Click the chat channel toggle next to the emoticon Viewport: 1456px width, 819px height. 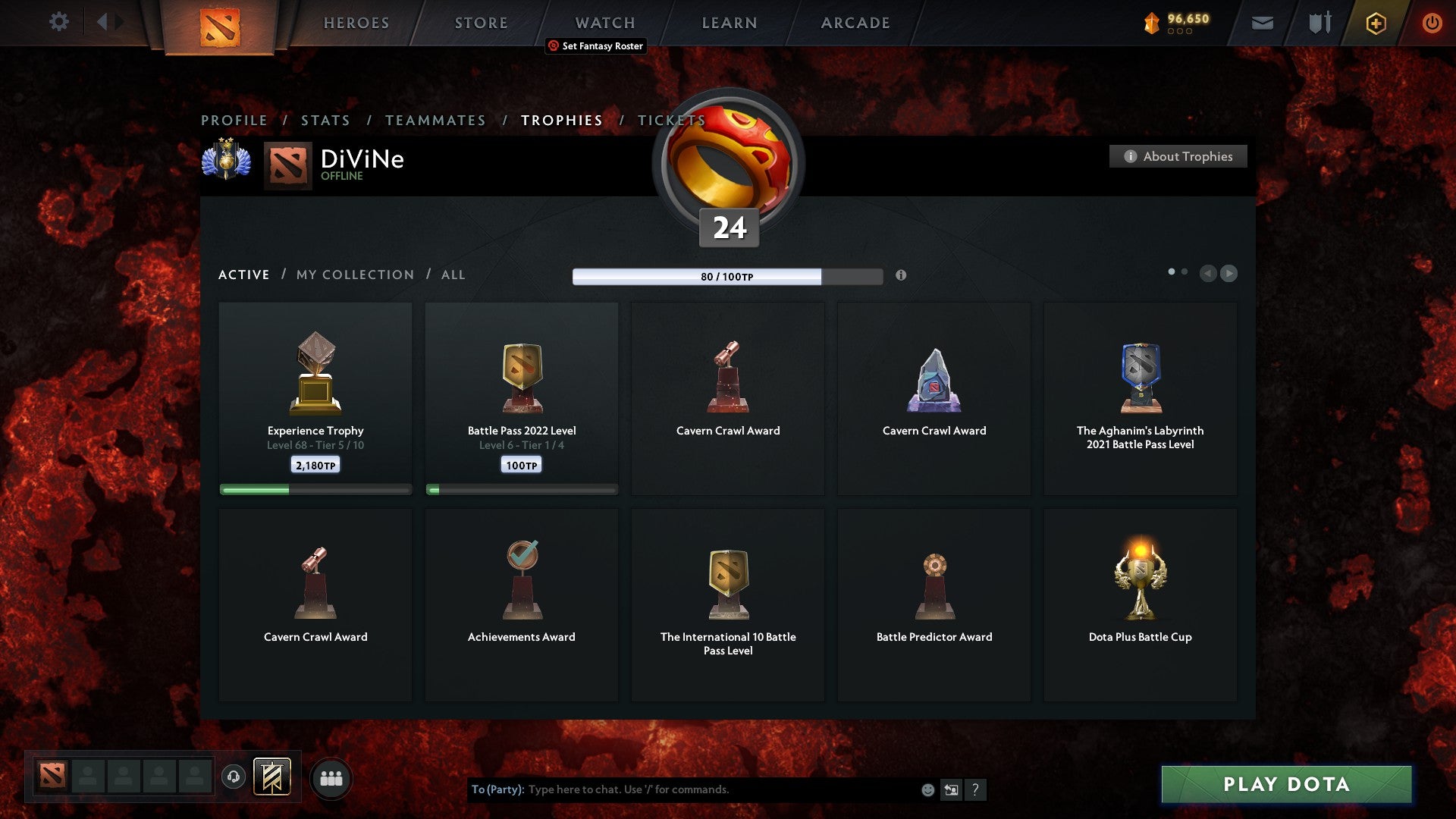click(x=952, y=789)
